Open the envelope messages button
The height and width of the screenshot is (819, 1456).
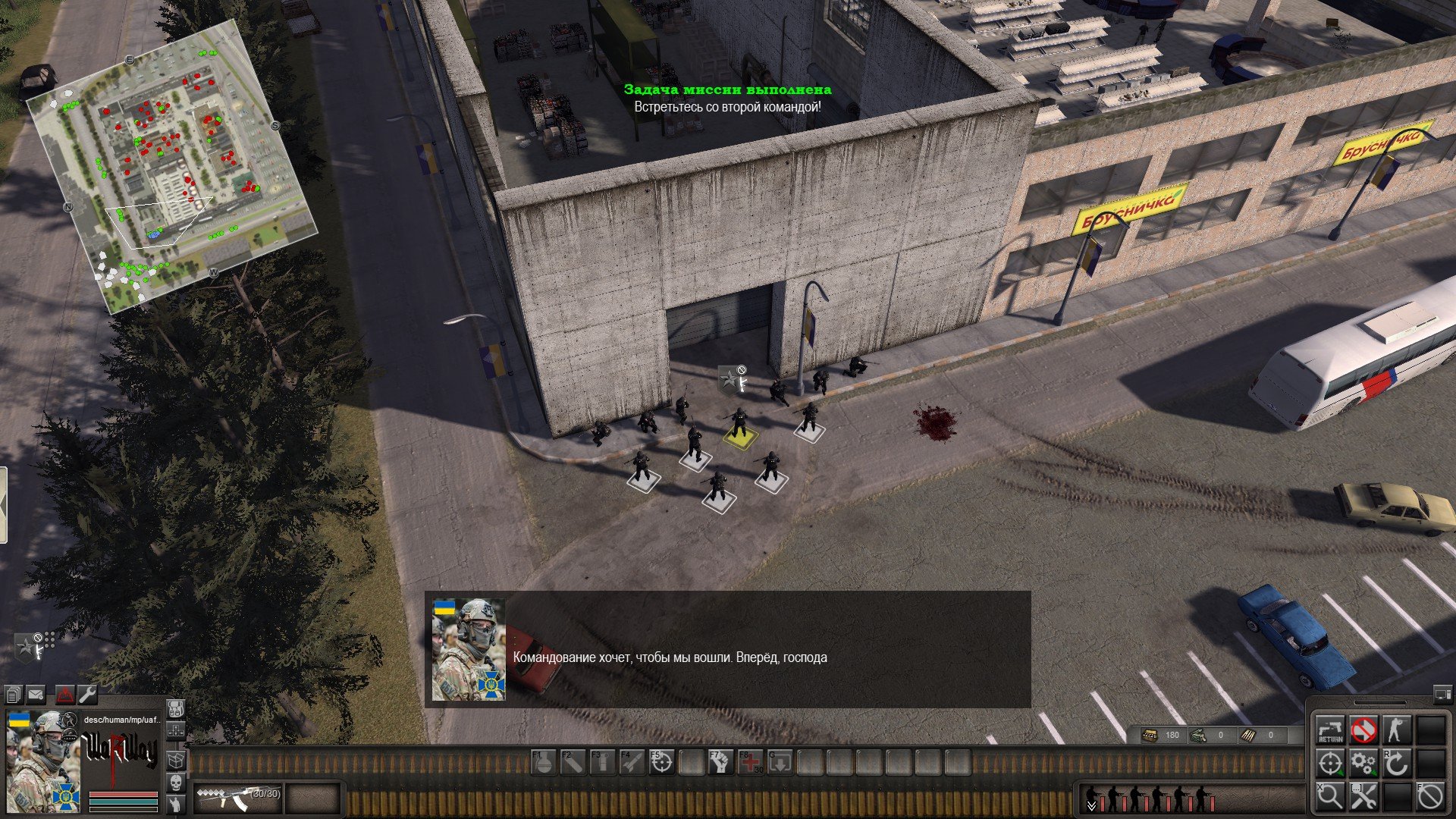36,695
